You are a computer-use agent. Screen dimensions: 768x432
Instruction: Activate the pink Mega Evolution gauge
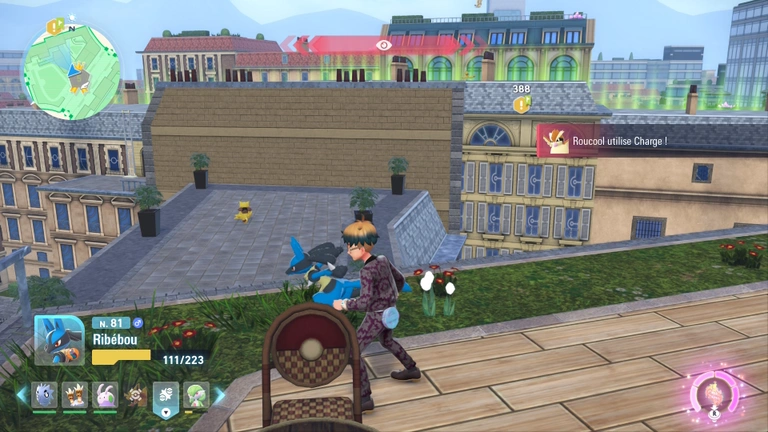tap(716, 391)
